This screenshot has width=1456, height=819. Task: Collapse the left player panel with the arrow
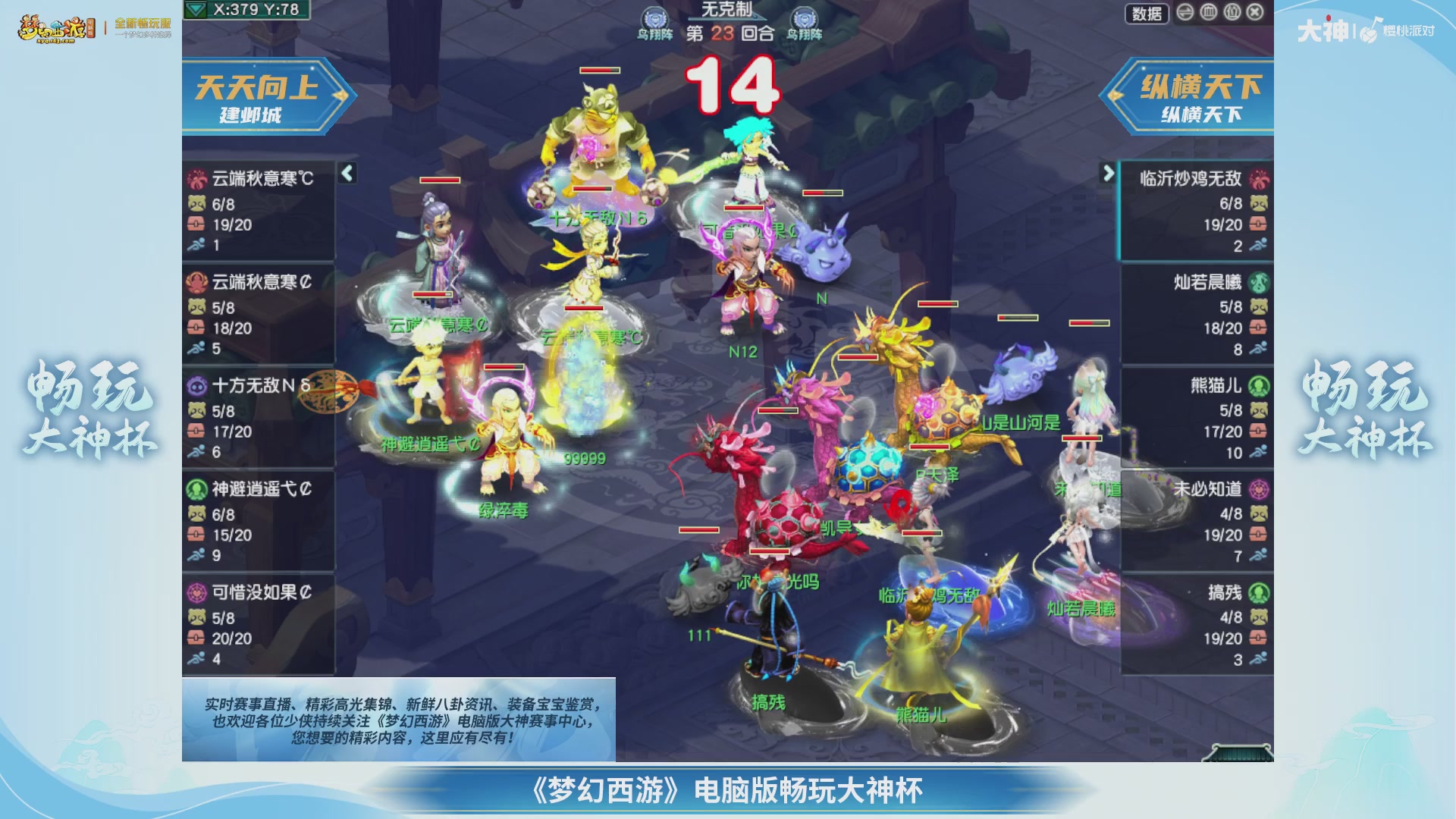pos(347,173)
